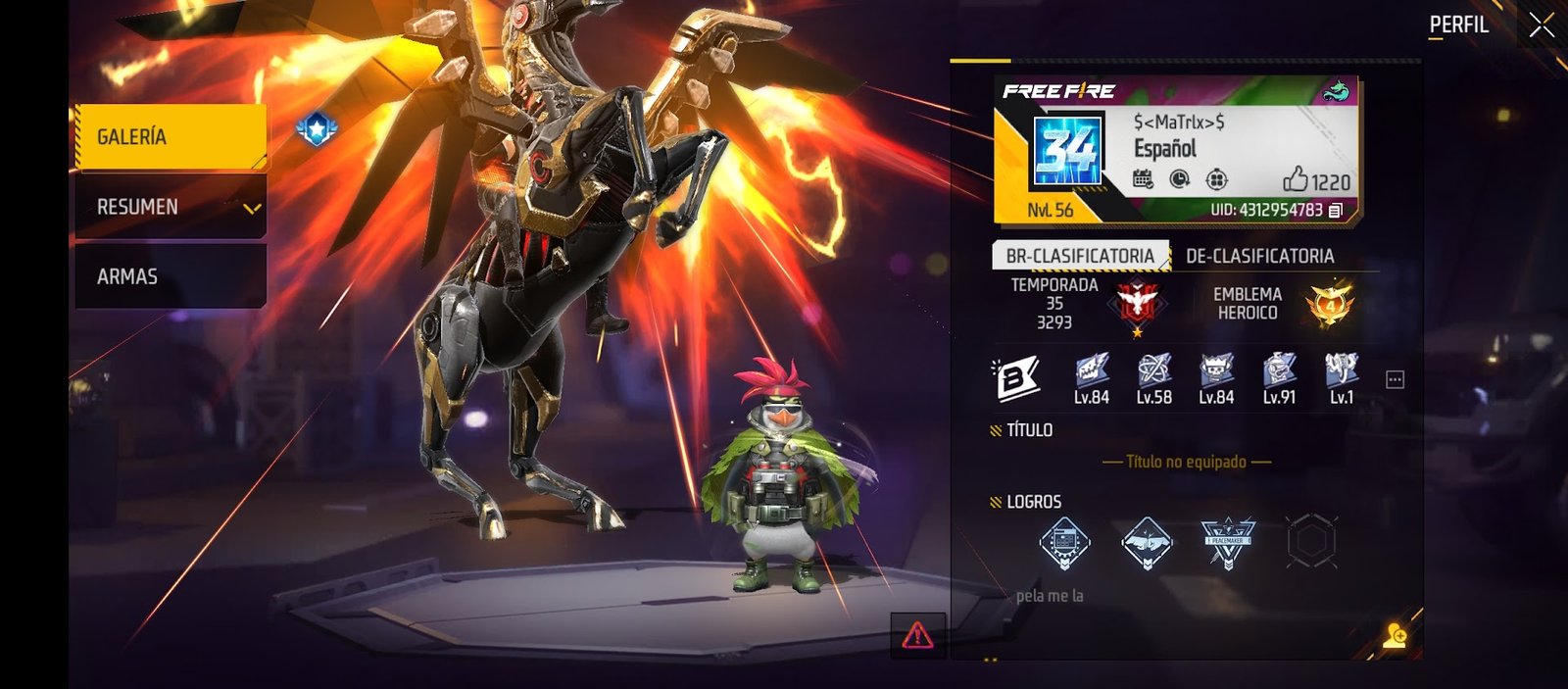View the golden Emblema Heroico badge

pos(1329,304)
